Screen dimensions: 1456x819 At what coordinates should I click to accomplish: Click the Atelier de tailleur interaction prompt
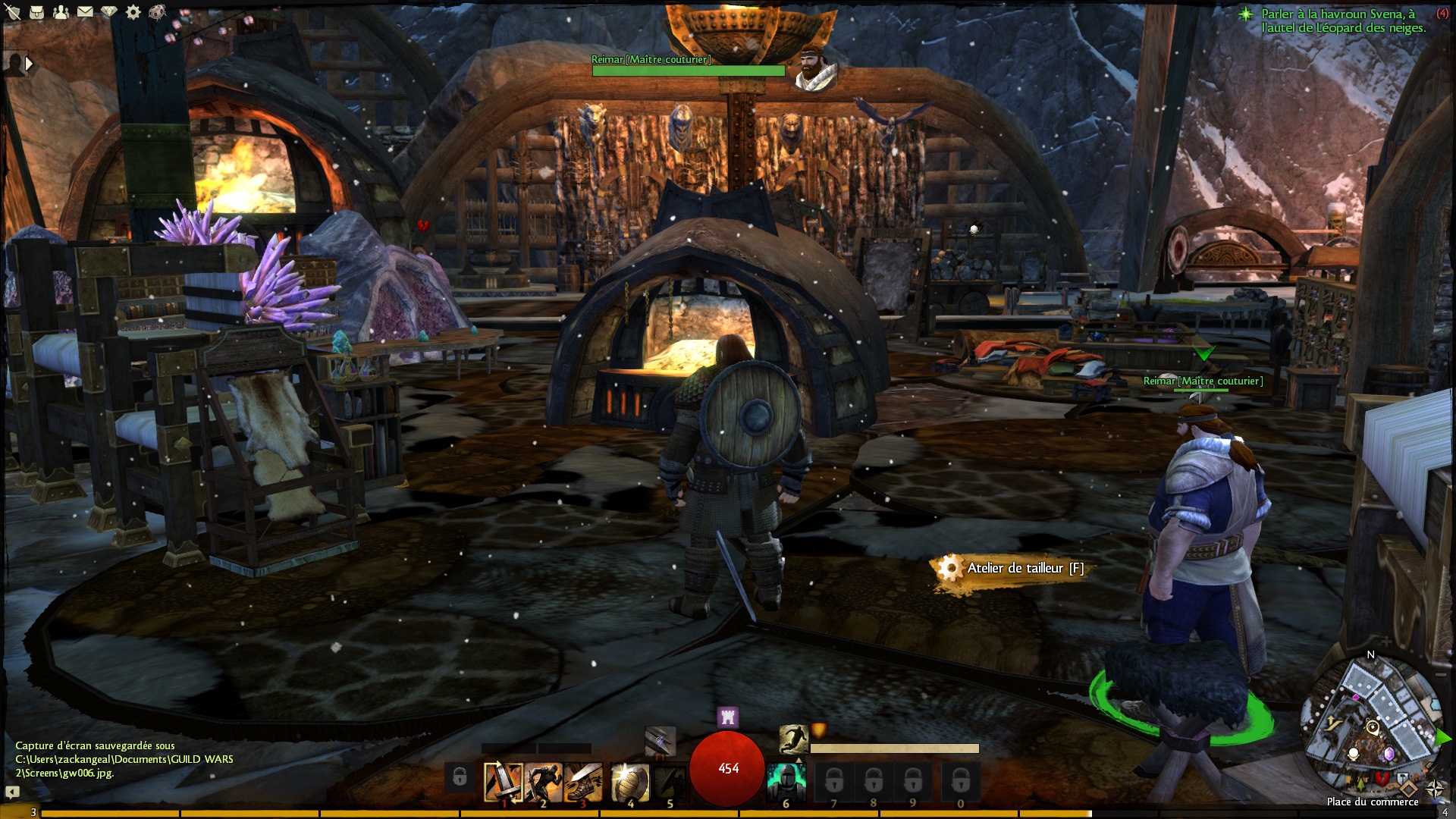pos(1015,568)
